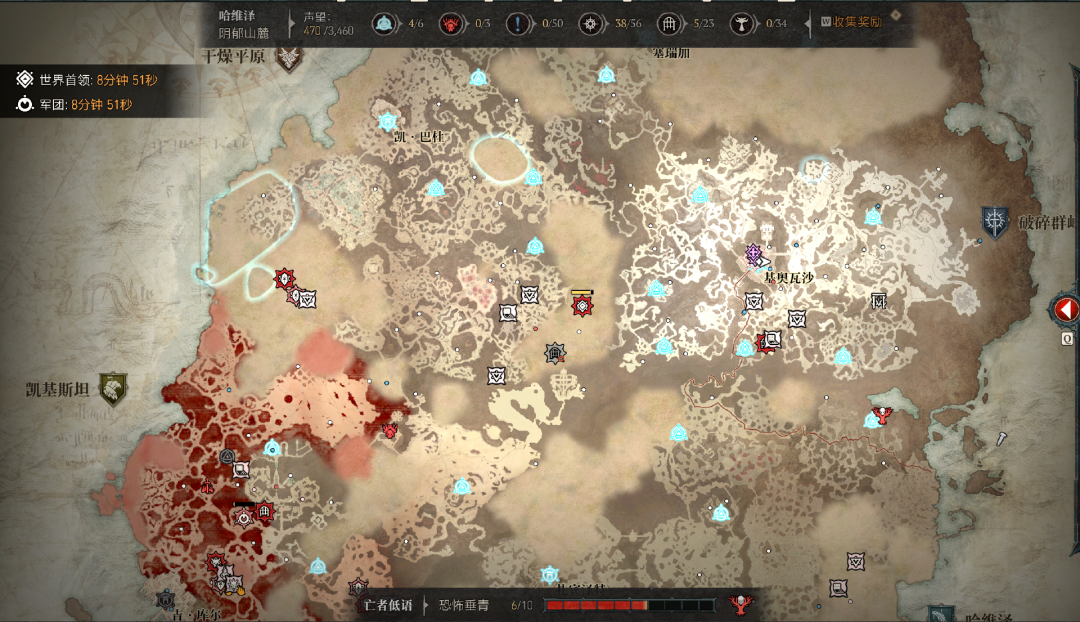
Task: Select the red demon head map marker
Action: click(390, 430)
